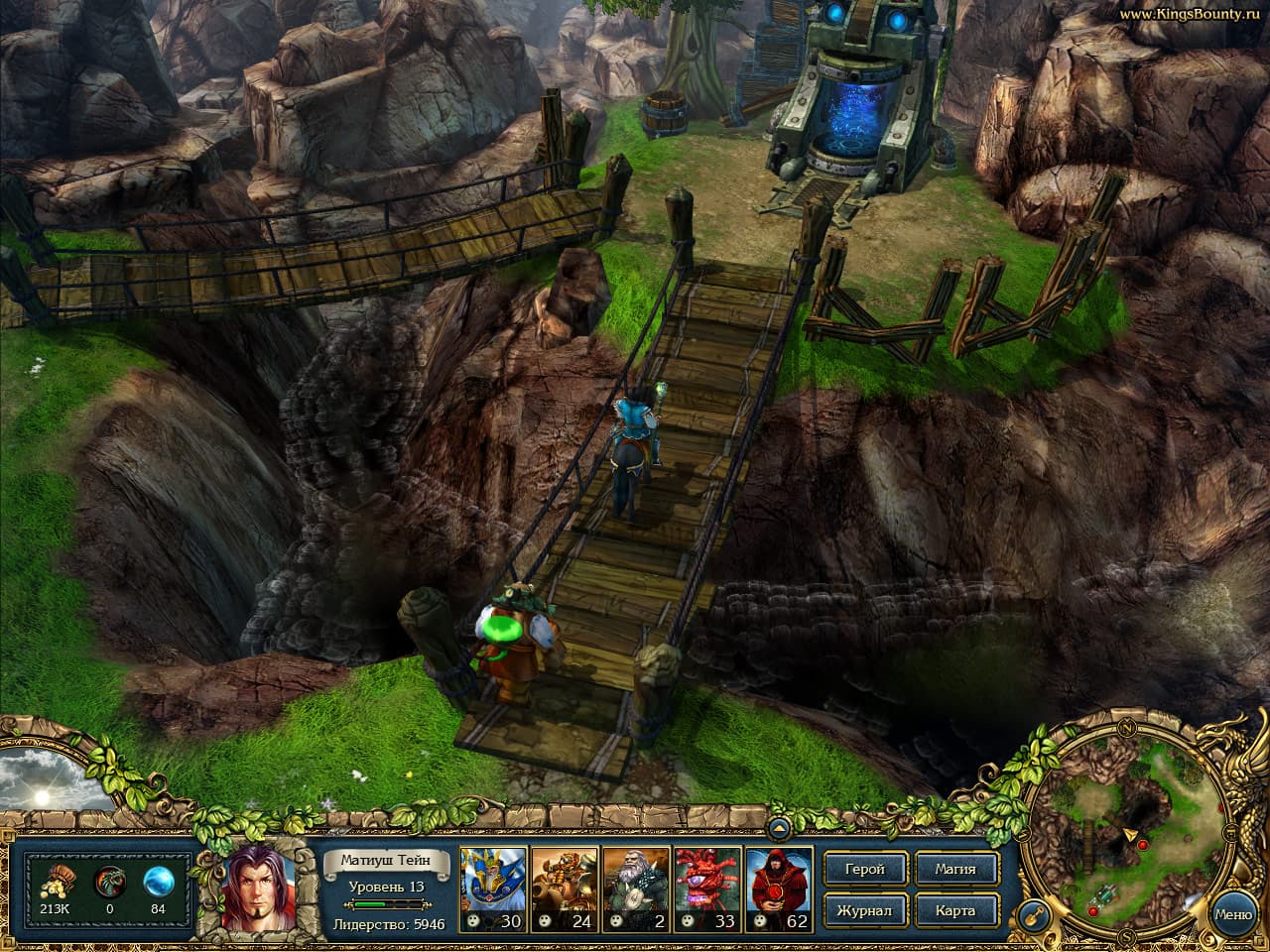
Task: Select the royal guardsman troop slot
Action: pyautogui.click(x=493, y=886)
